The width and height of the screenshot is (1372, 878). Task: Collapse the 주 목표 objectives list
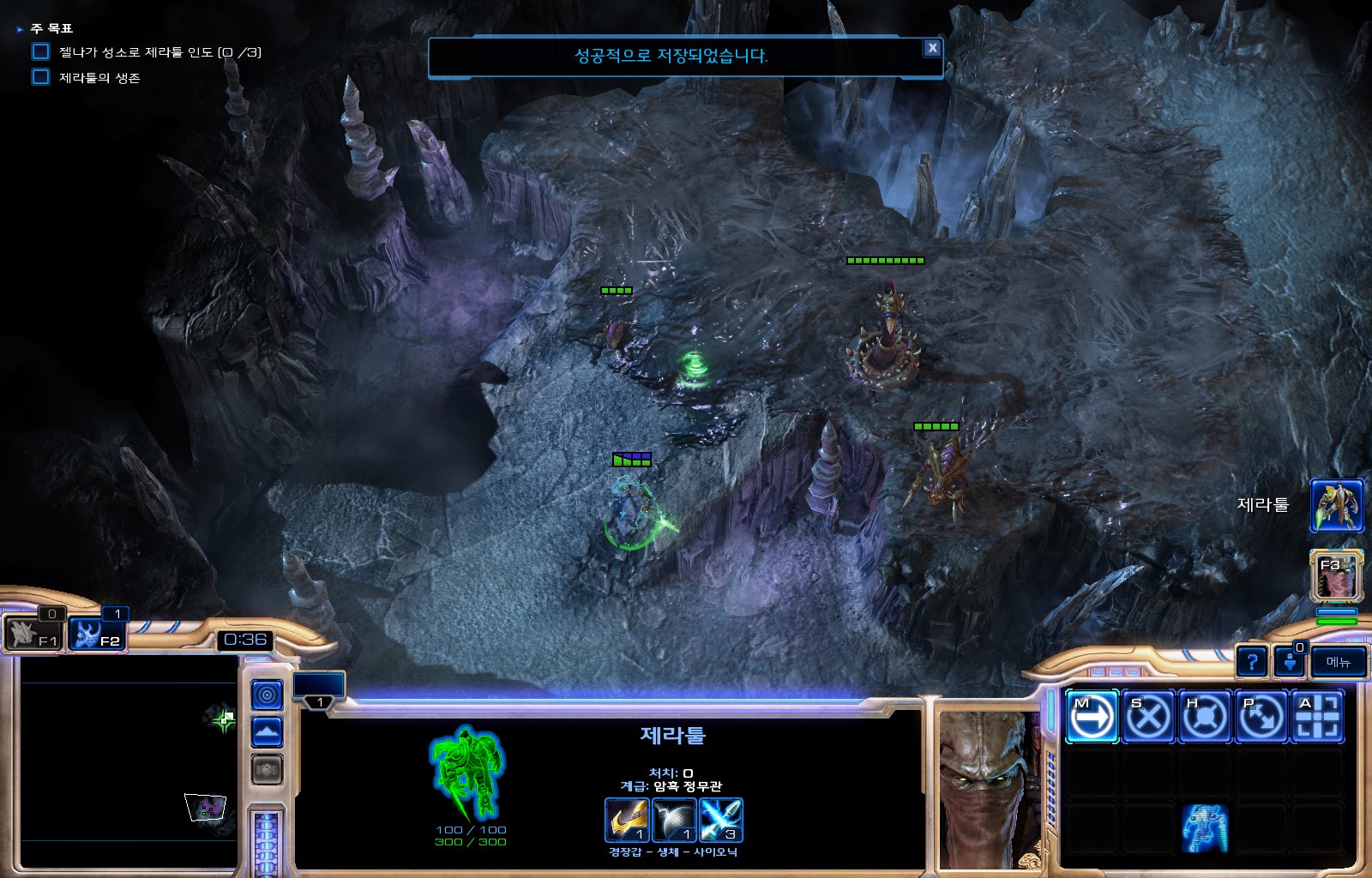coord(20,29)
